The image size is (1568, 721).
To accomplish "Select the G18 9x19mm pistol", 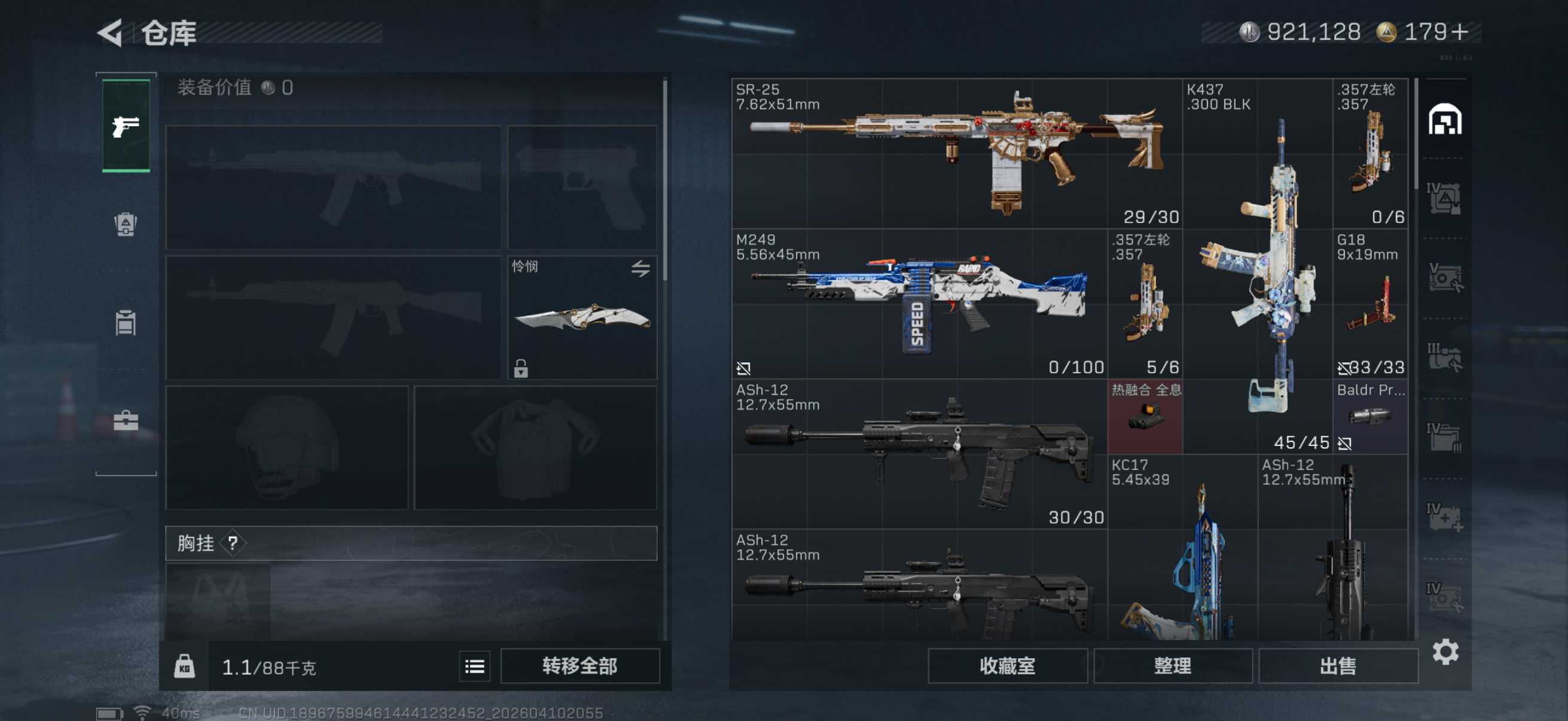I will pos(1370,304).
